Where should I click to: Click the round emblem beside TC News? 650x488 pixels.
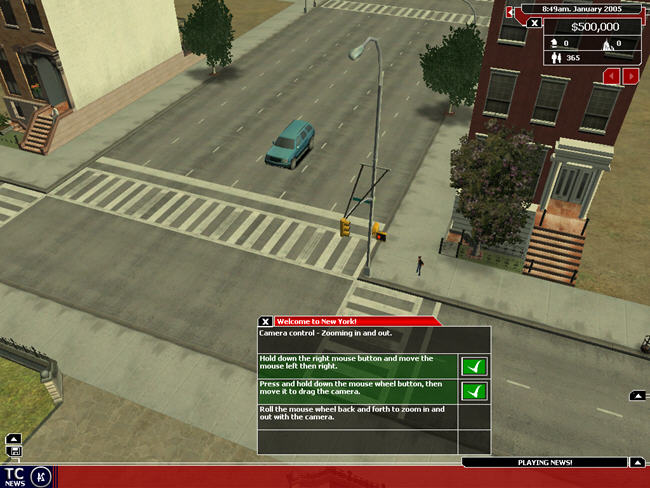click(41, 475)
